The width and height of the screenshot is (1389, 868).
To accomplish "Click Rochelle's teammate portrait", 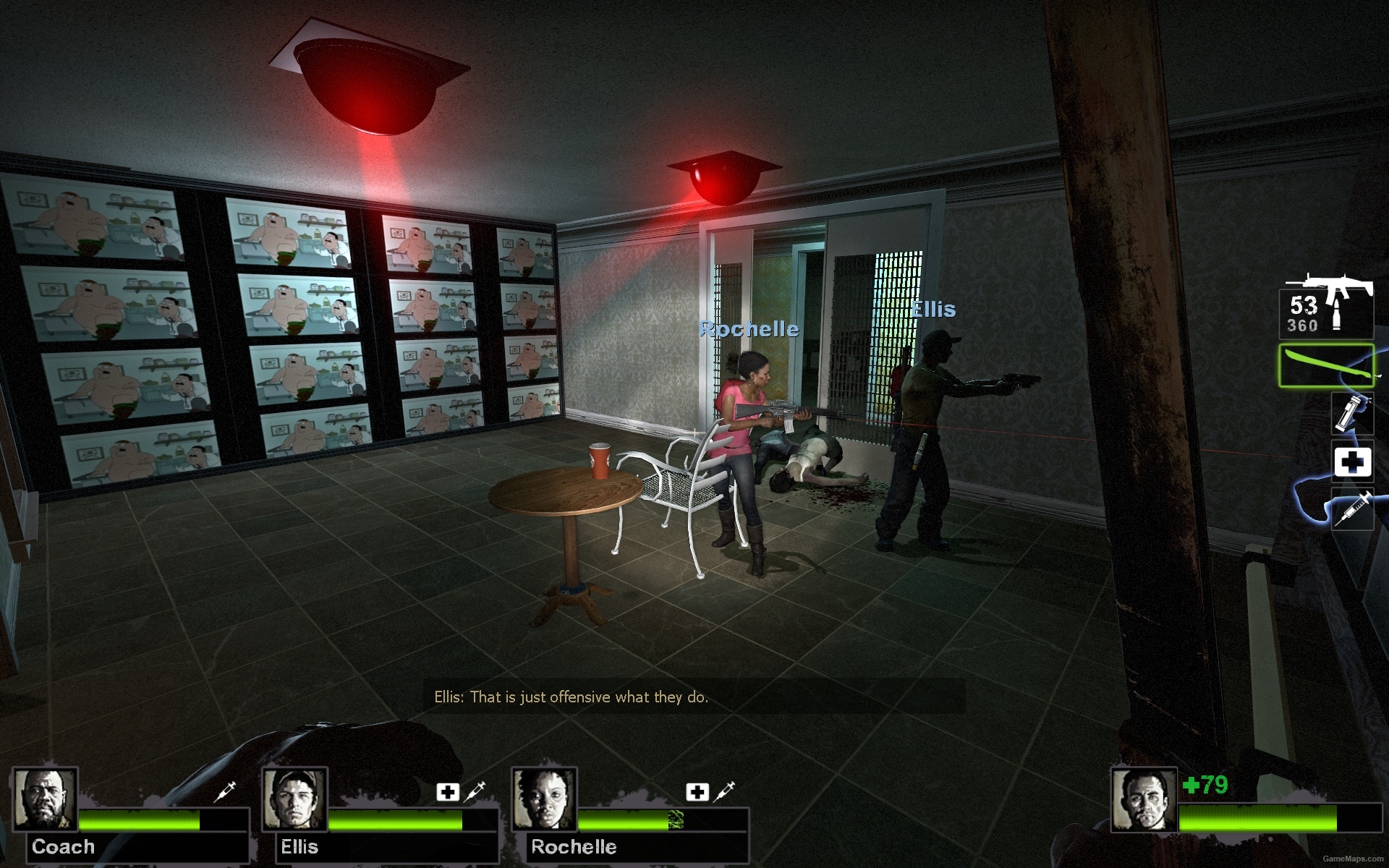I will (x=544, y=799).
